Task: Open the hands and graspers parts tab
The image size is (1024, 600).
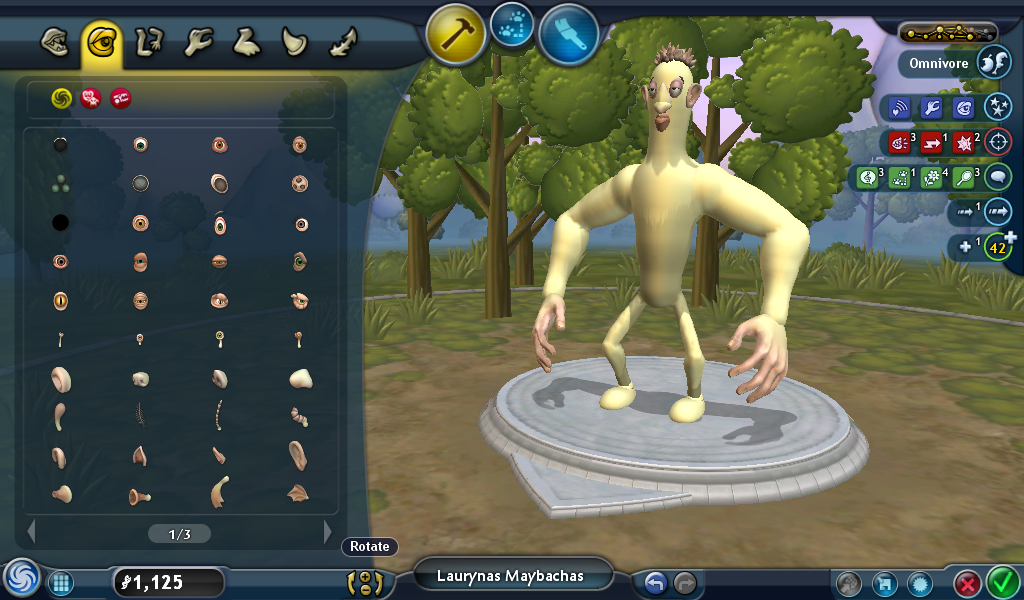Action: 198,42
